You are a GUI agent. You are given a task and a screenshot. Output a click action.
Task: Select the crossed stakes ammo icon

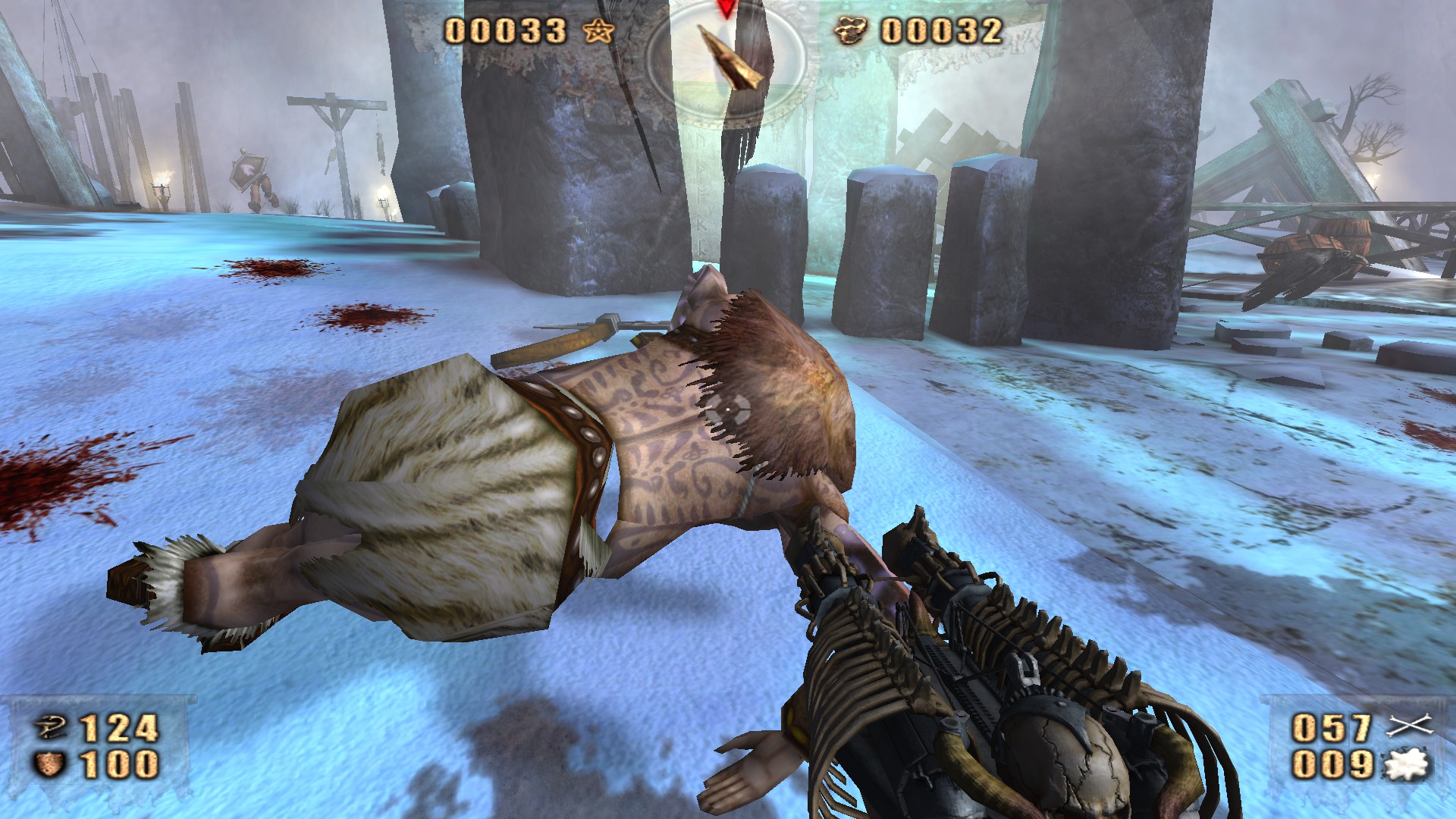pyautogui.click(x=1409, y=726)
